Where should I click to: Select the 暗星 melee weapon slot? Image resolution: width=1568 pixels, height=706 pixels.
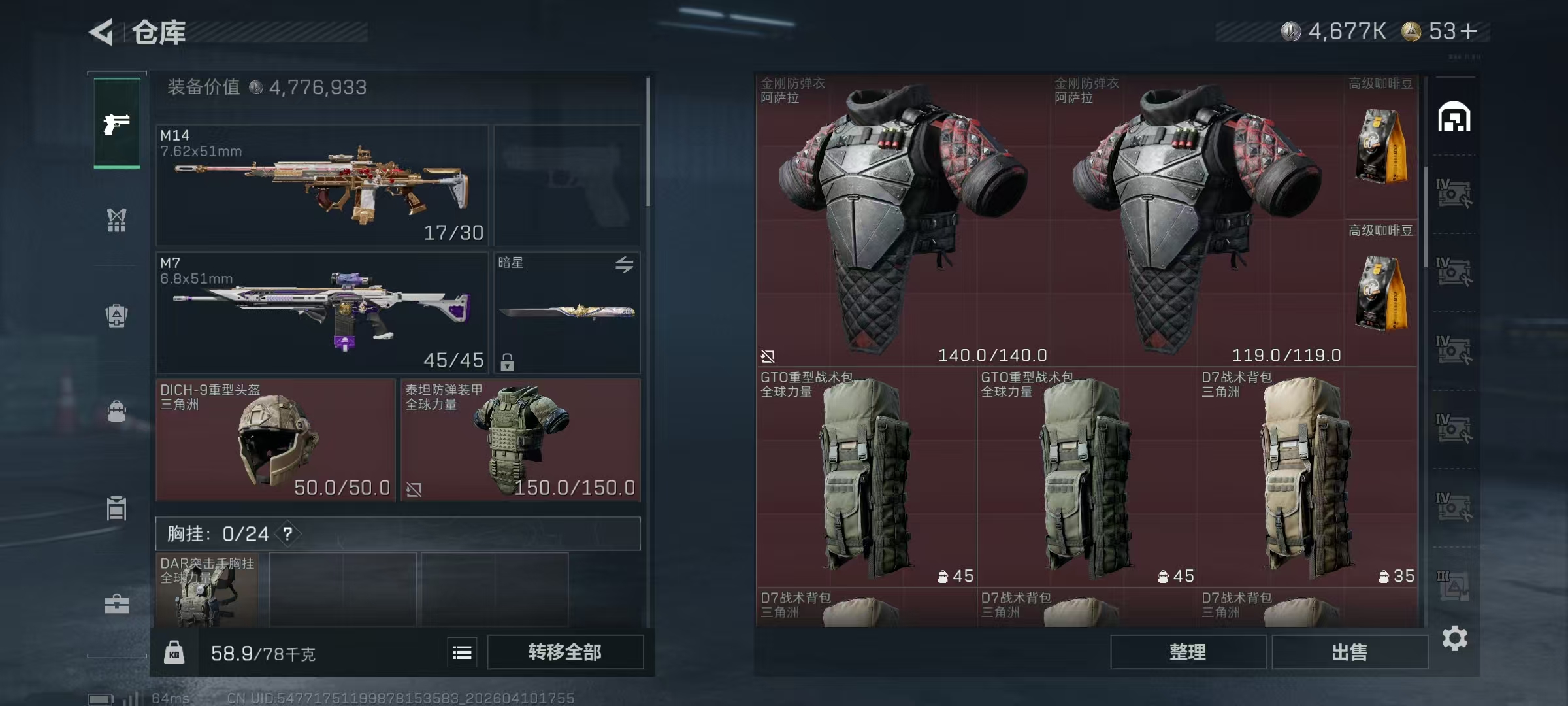tap(566, 312)
